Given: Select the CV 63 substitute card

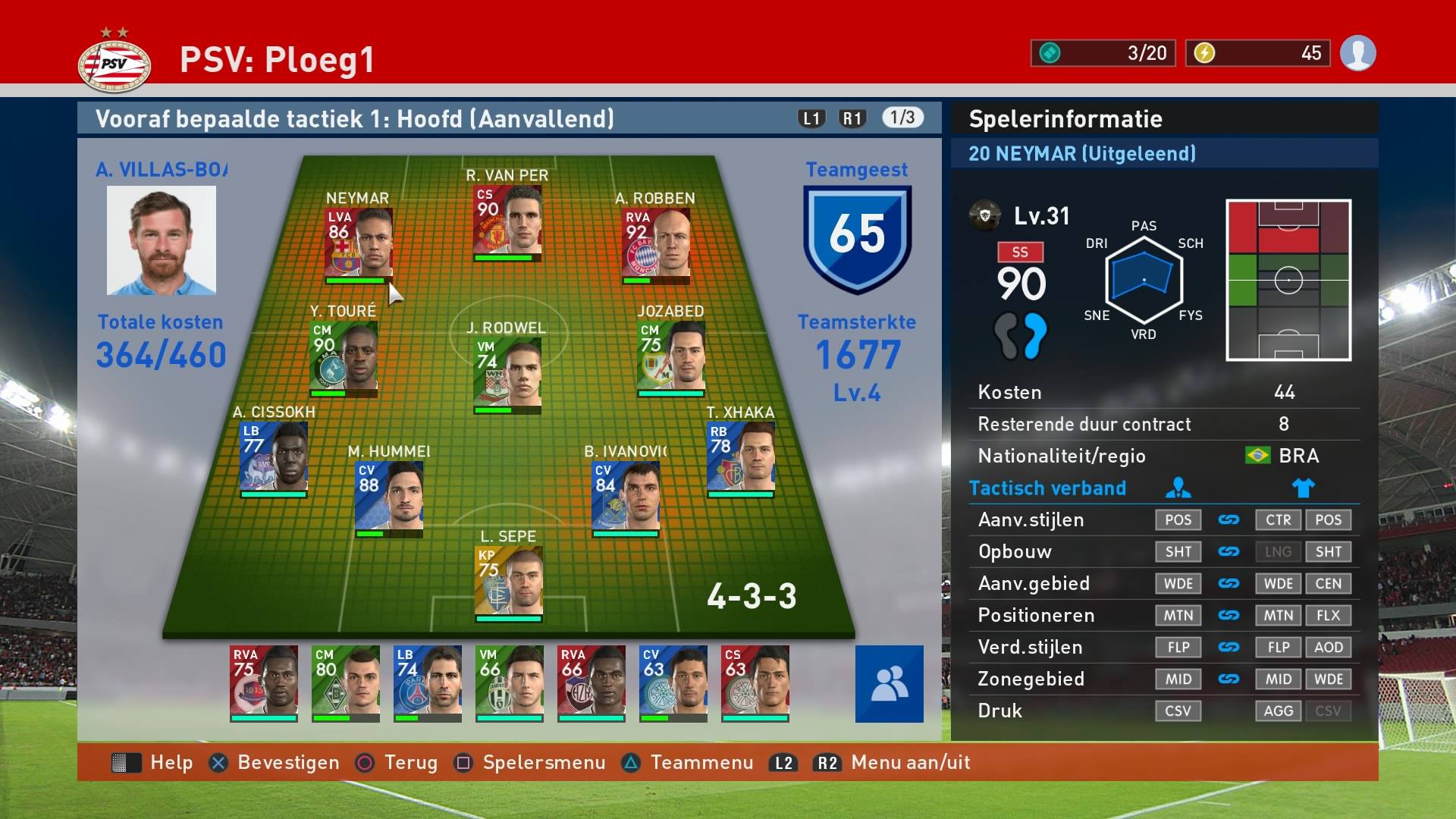Looking at the screenshot, I should [673, 682].
